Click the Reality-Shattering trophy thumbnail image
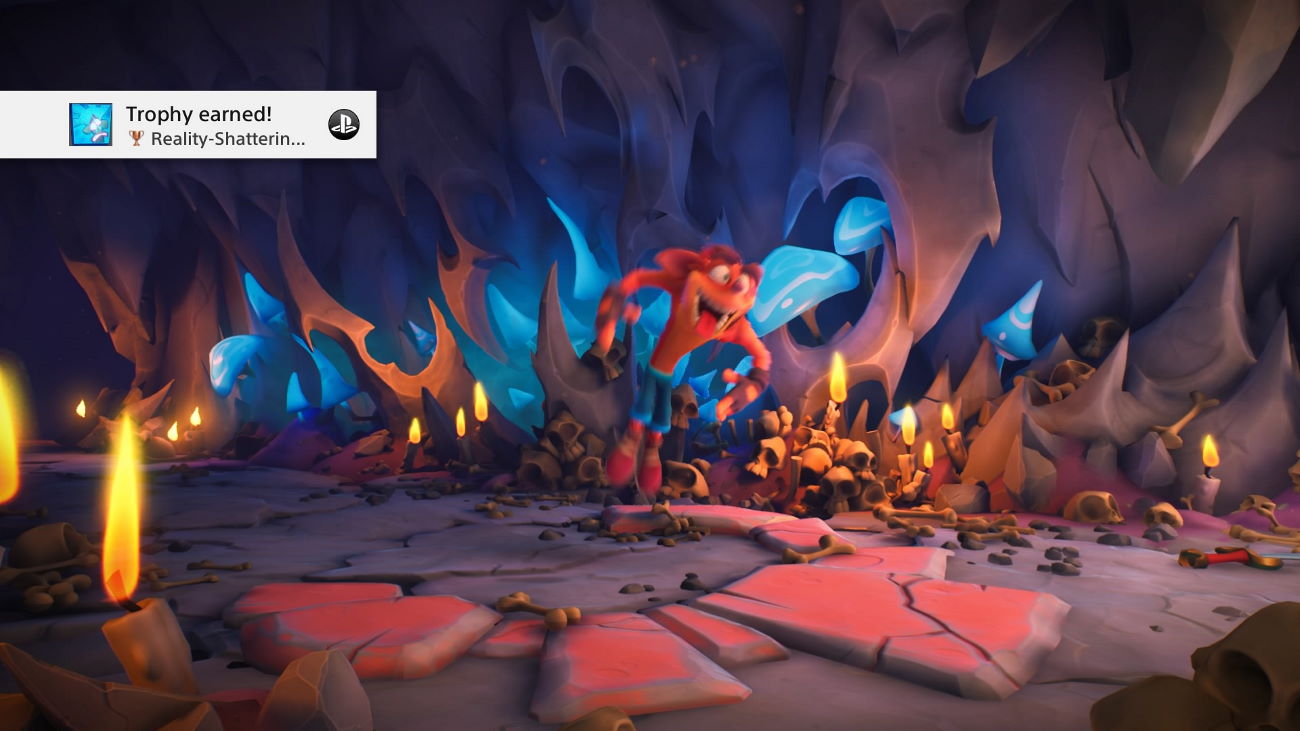 coord(90,125)
